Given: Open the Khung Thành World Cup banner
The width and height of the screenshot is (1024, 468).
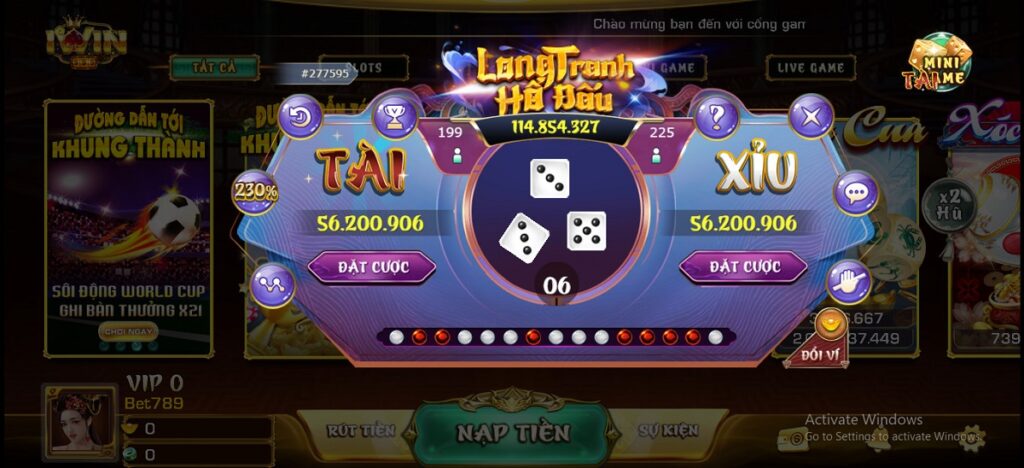Looking at the screenshot, I should [x=128, y=228].
